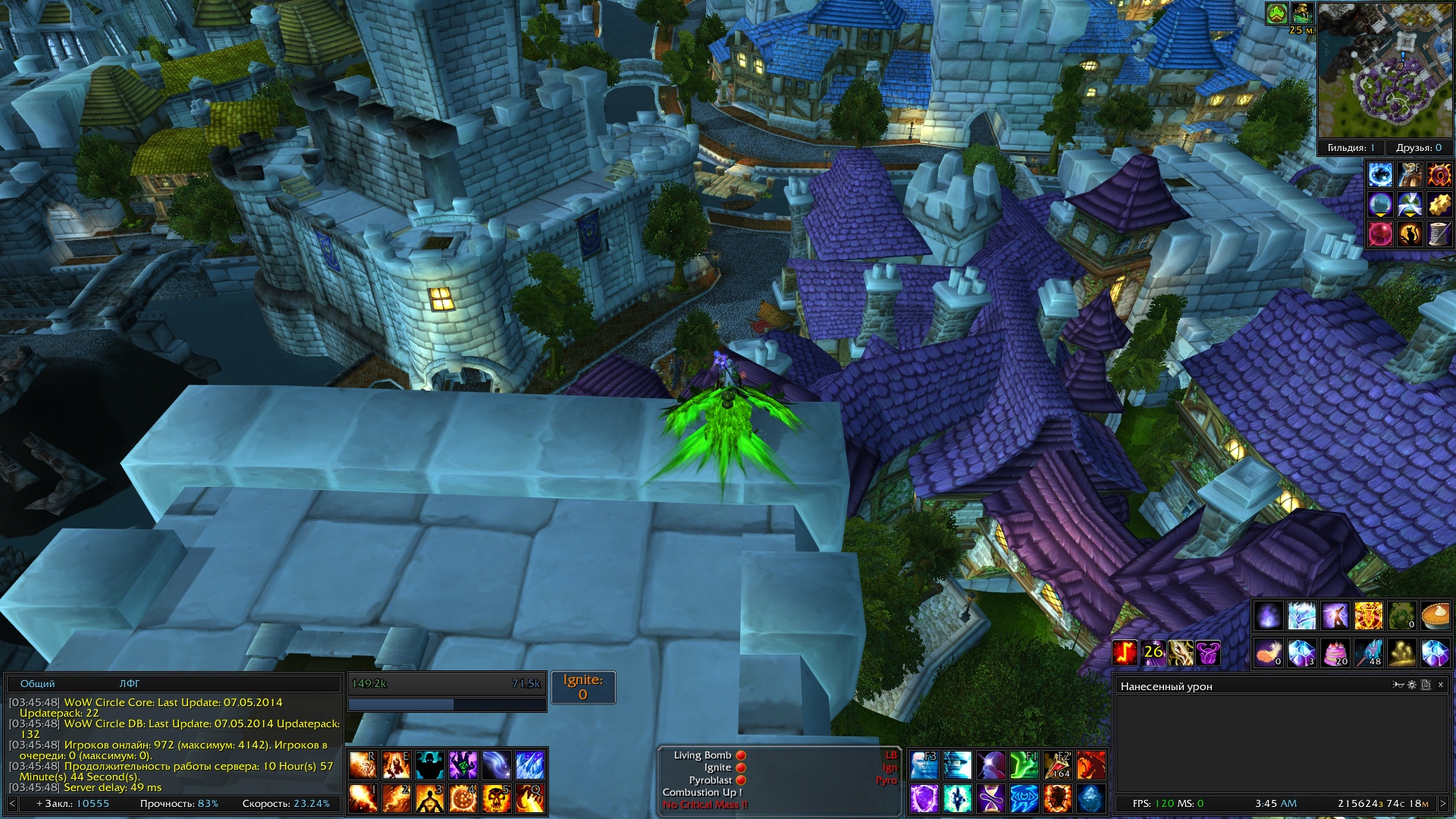Use the hourglass ability icon

[x=990, y=799]
